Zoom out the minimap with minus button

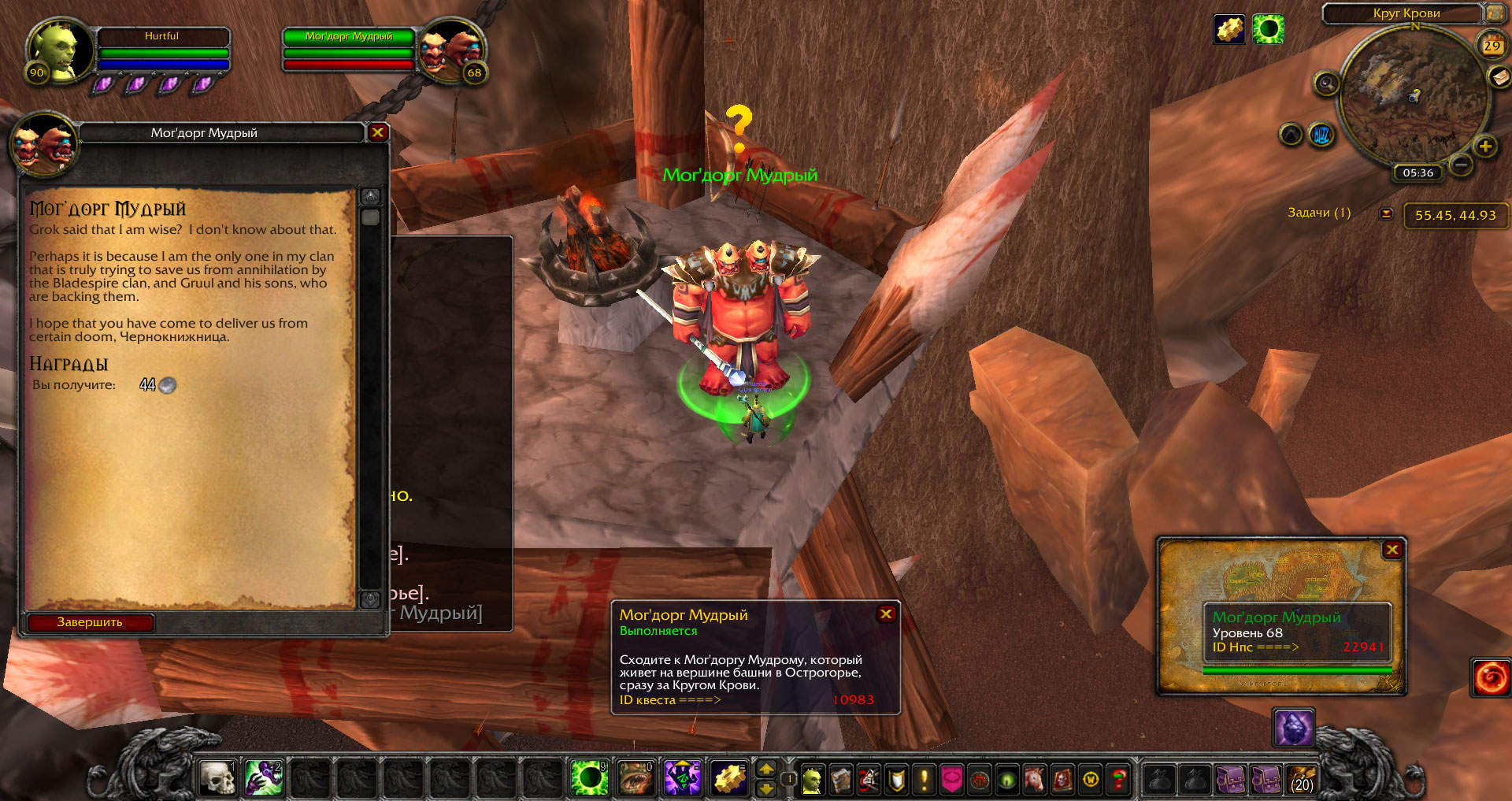pyautogui.click(x=1461, y=165)
